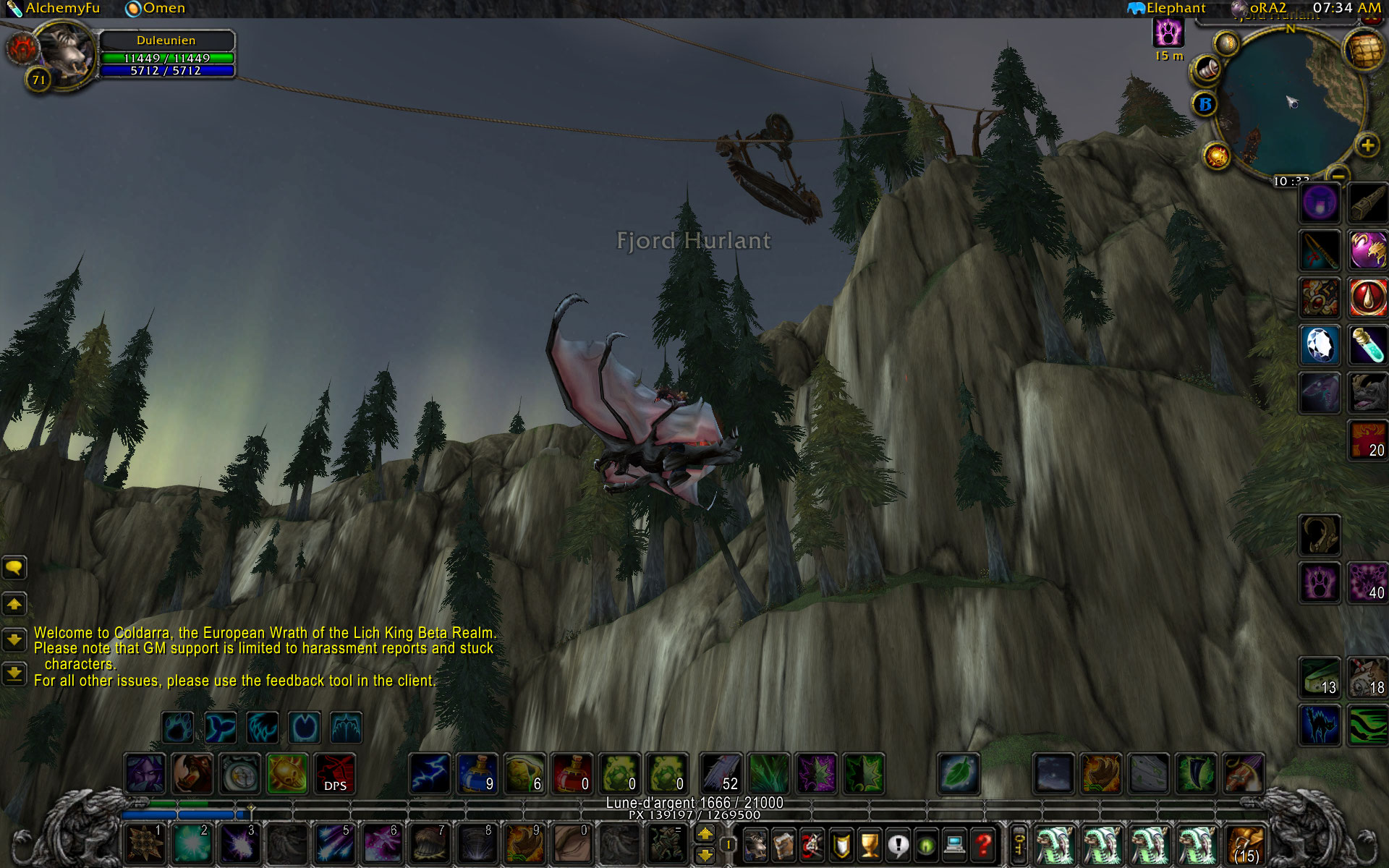Open the world map globe button
1389x868 pixels.
click(x=1363, y=51)
